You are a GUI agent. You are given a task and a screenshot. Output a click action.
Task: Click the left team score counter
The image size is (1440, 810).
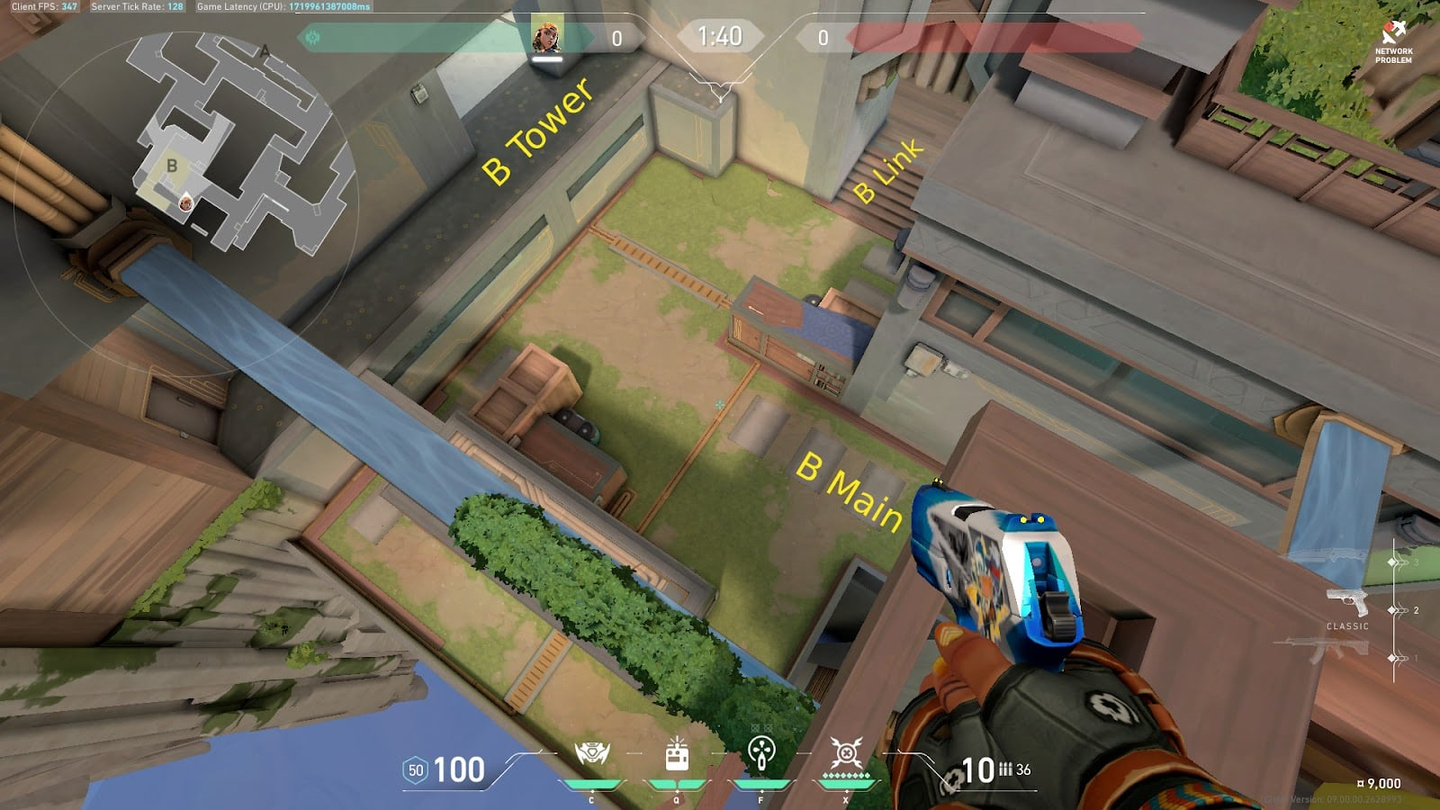click(x=617, y=38)
